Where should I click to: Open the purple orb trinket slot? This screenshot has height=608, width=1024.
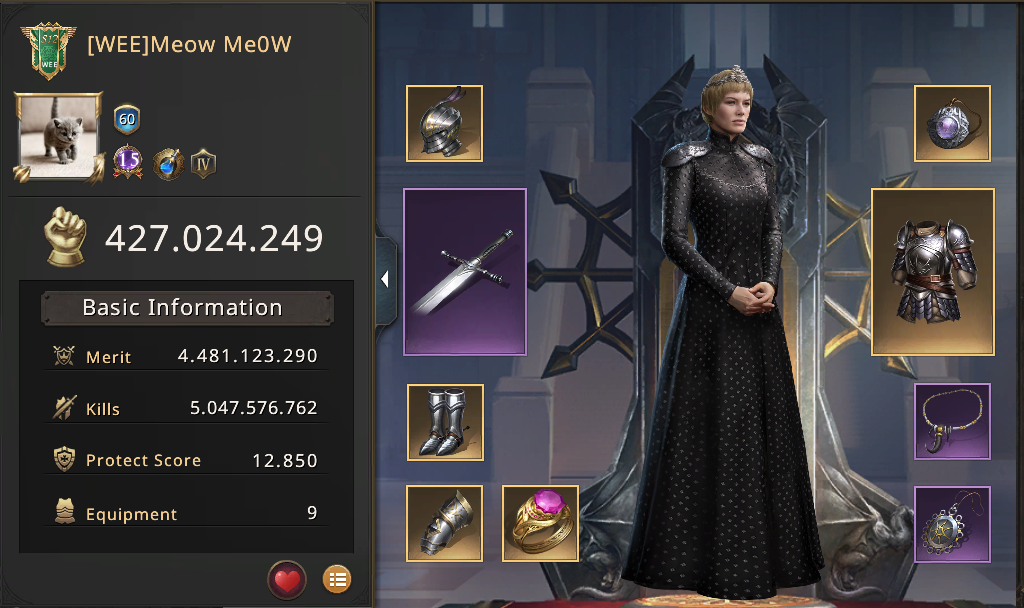coord(952,123)
